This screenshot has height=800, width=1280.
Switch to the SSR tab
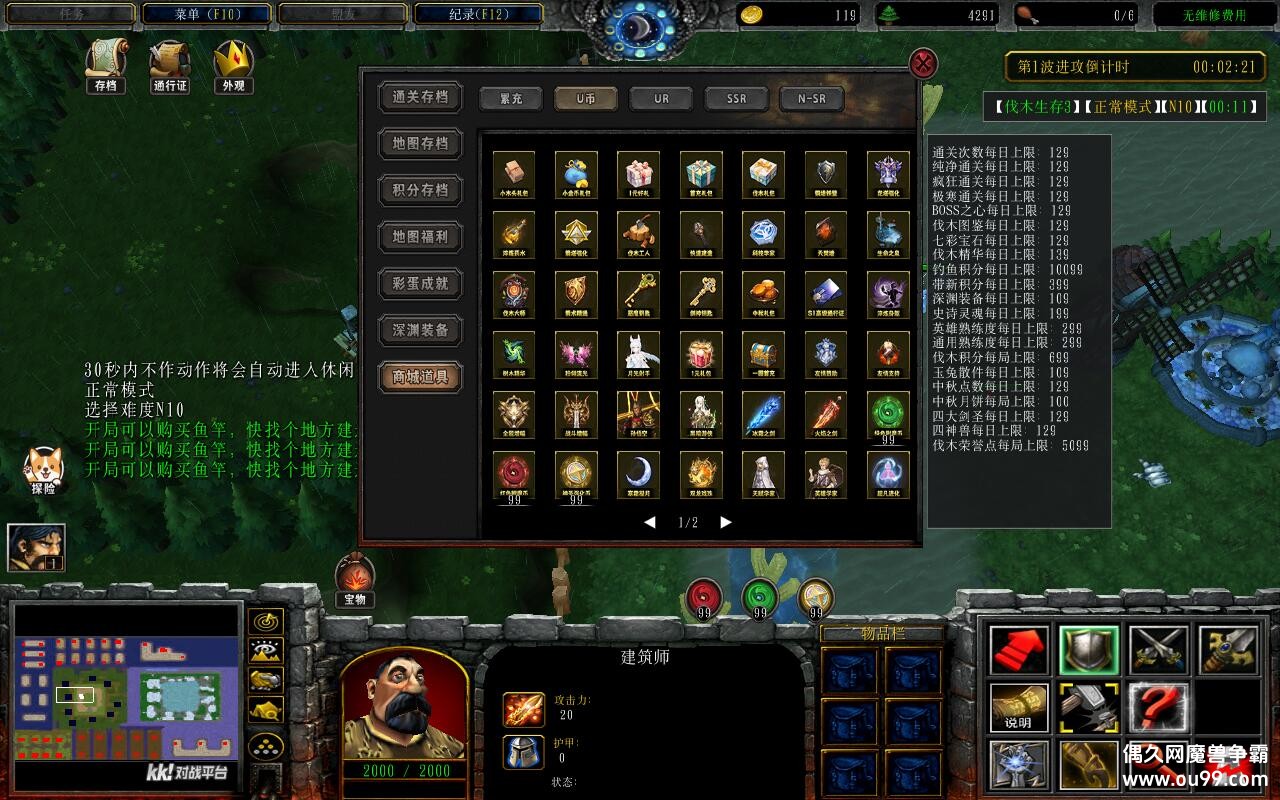click(736, 99)
